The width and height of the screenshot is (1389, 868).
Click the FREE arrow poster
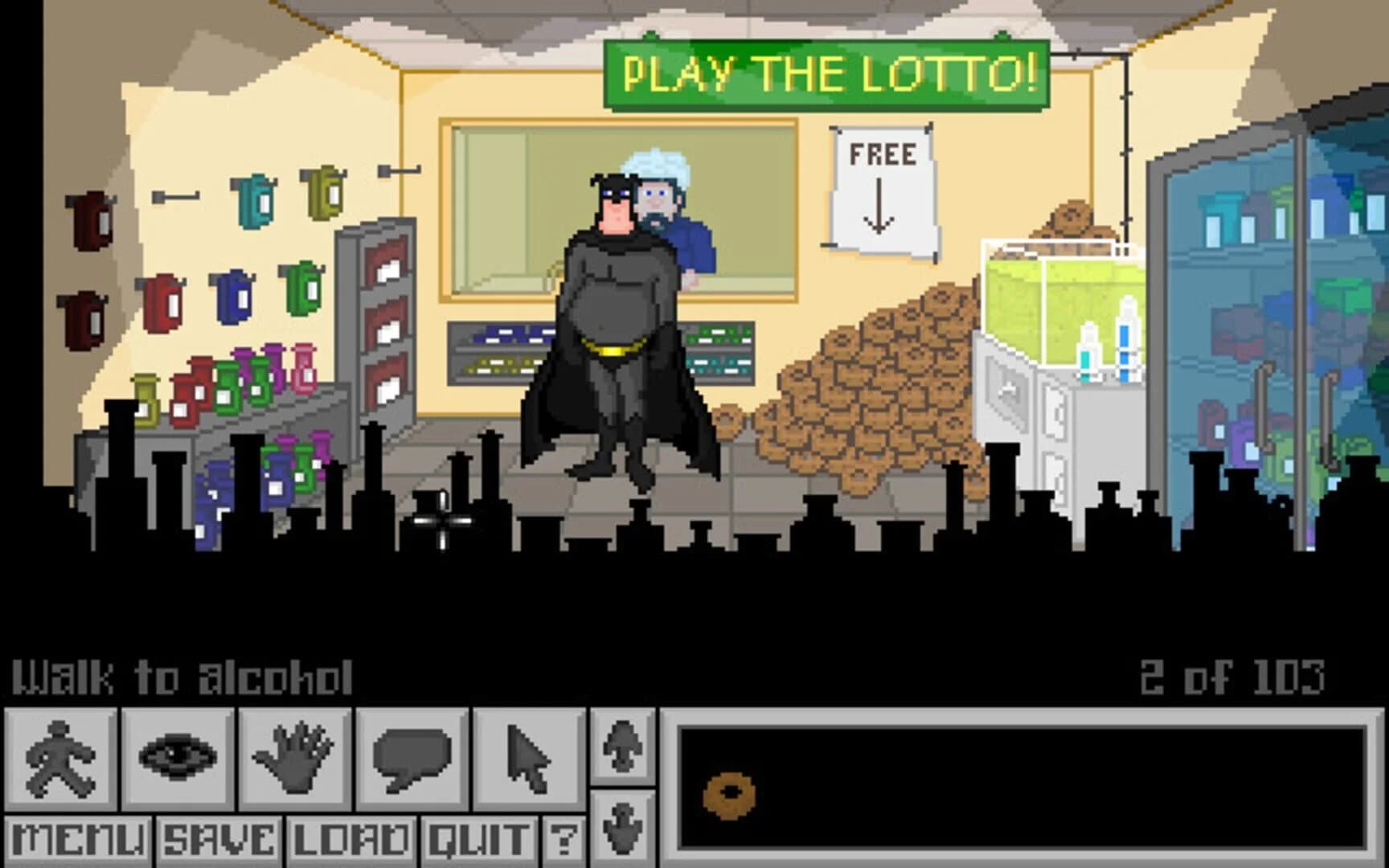[x=882, y=181]
